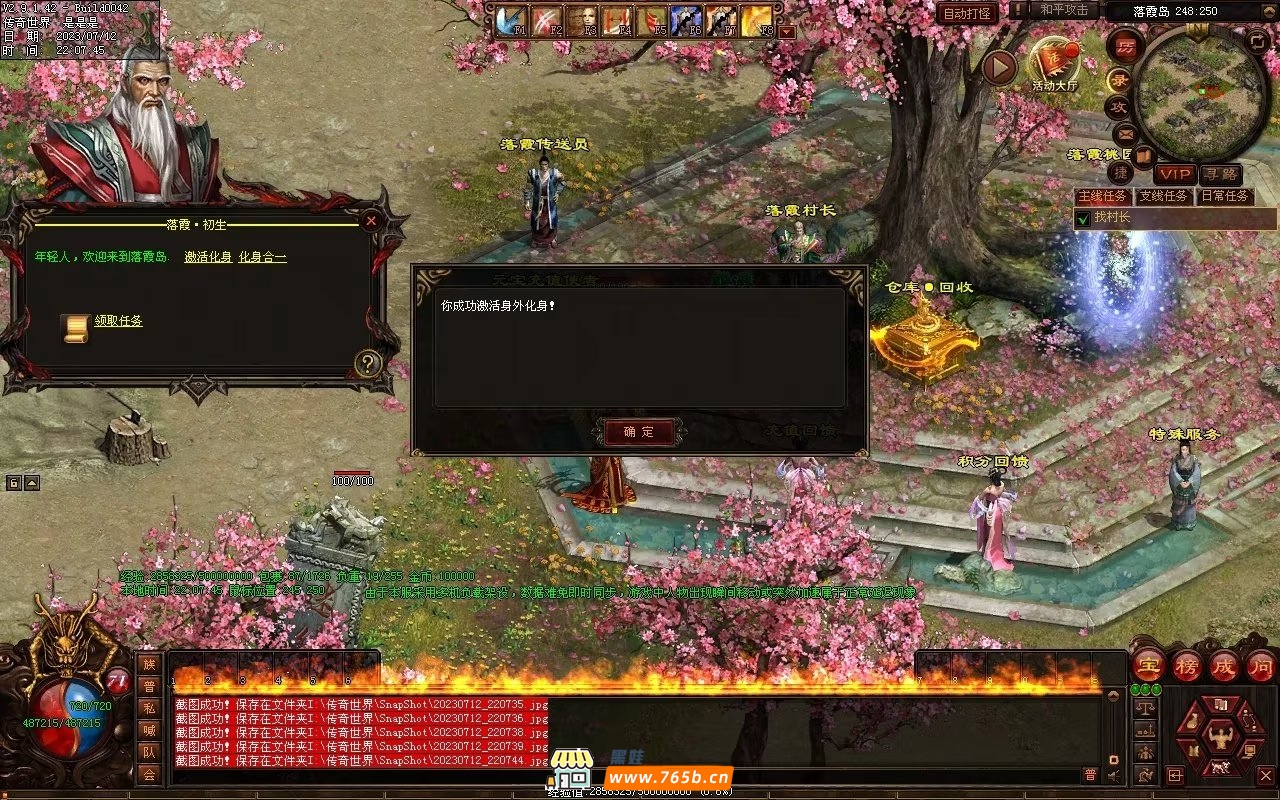Toggle the 找村长 quest checkbox
Viewport: 1280px width, 800px height.
coord(1083,218)
